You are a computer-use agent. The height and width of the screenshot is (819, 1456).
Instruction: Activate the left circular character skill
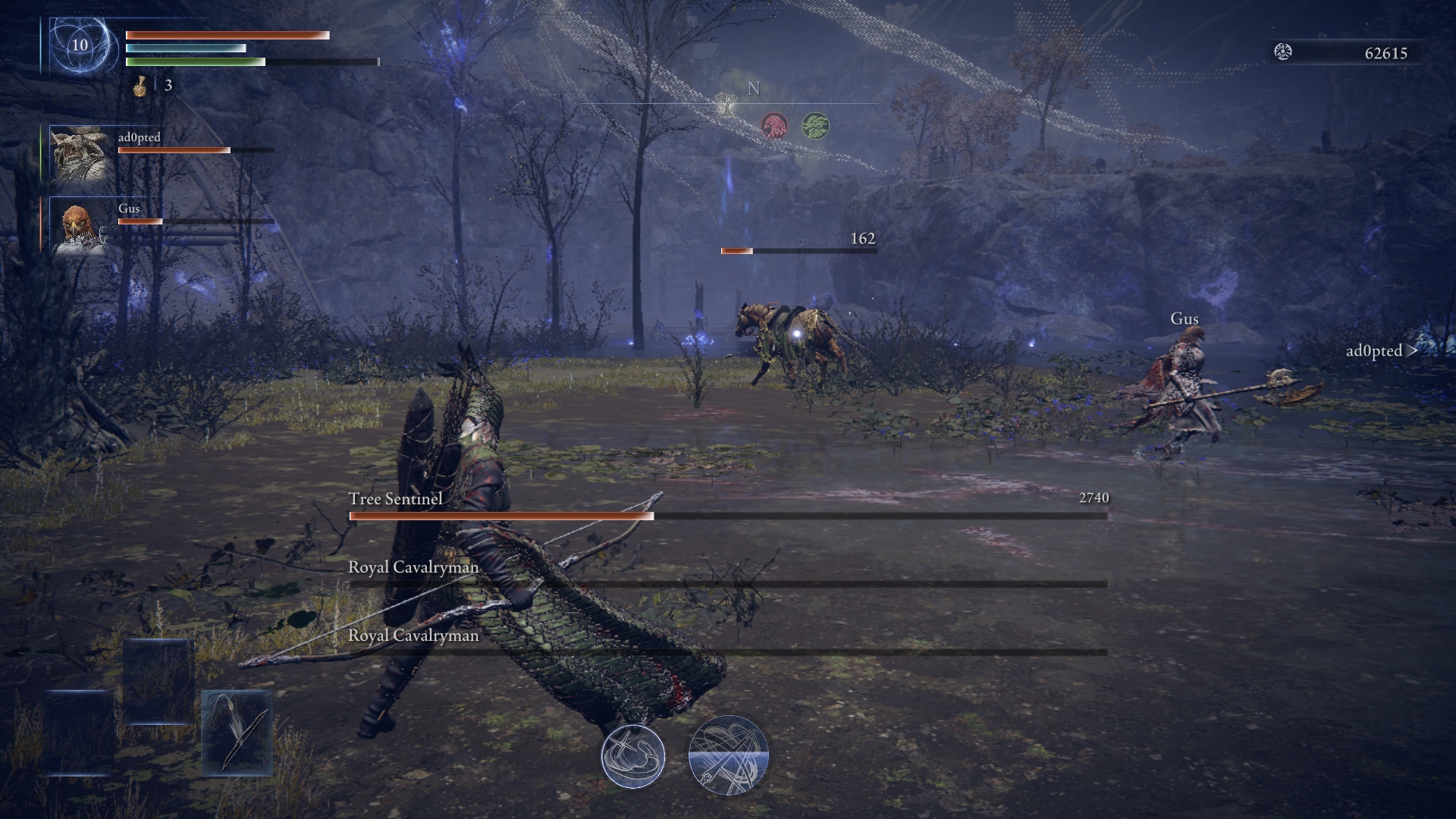coord(633,756)
